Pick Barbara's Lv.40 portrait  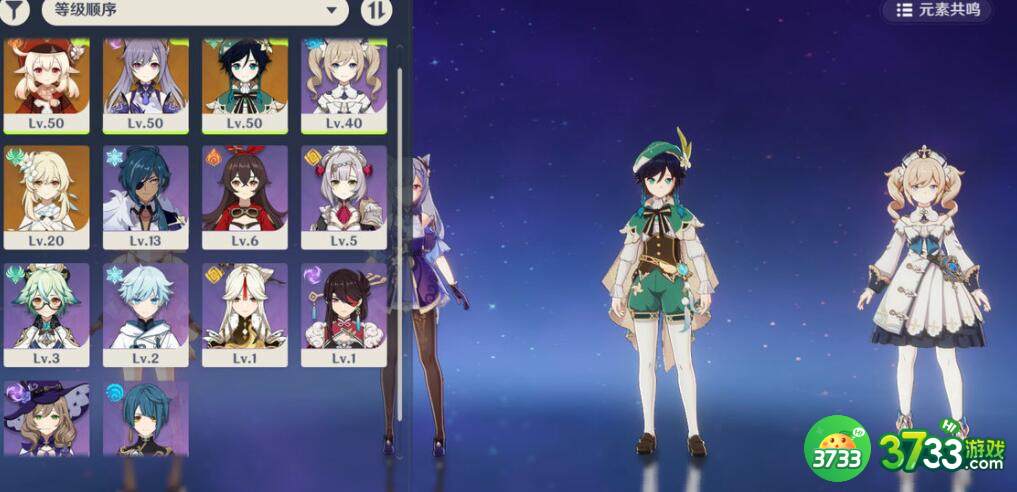(344, 84)
